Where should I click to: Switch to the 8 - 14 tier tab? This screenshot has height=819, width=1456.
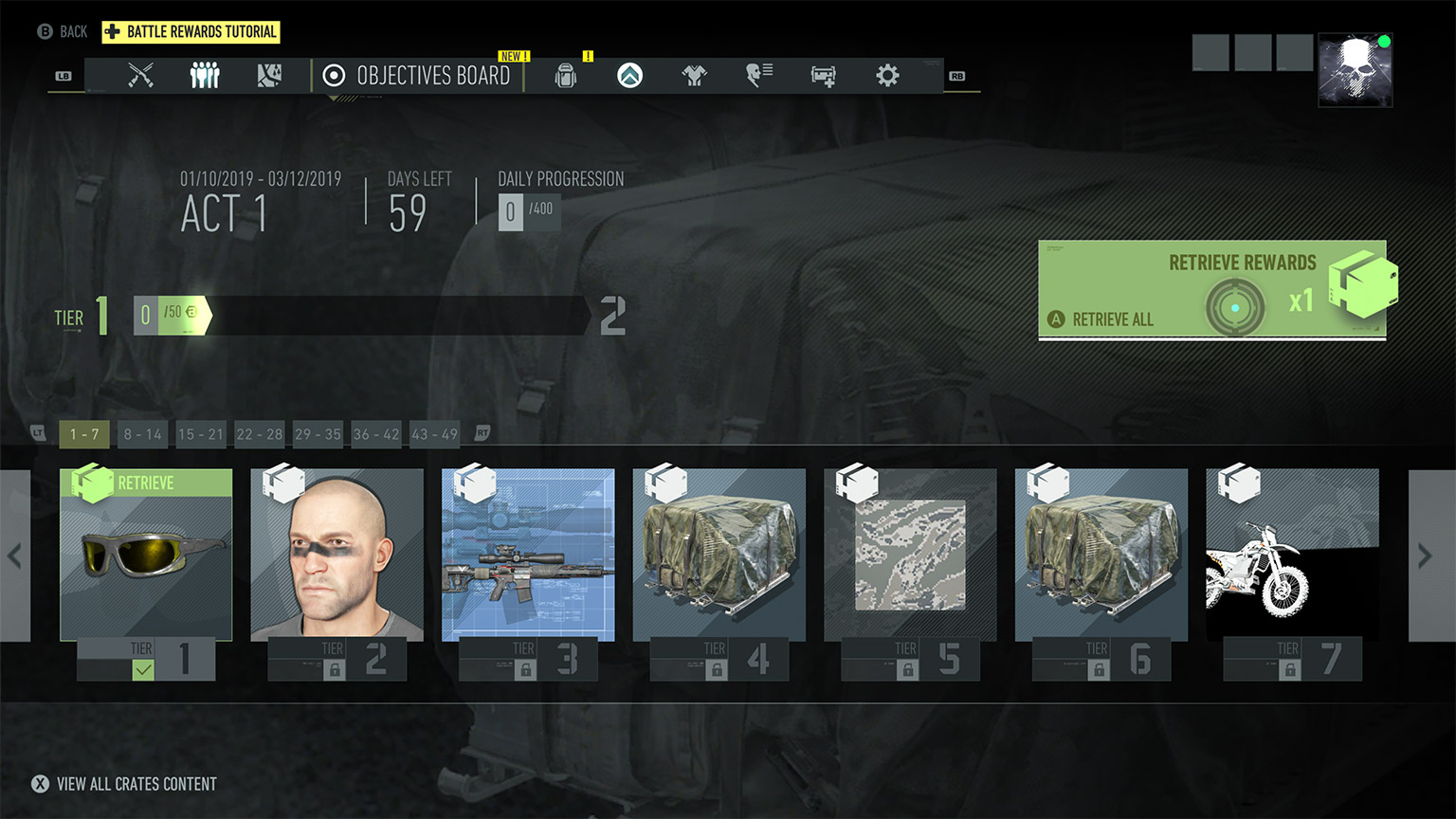point(141,434)
